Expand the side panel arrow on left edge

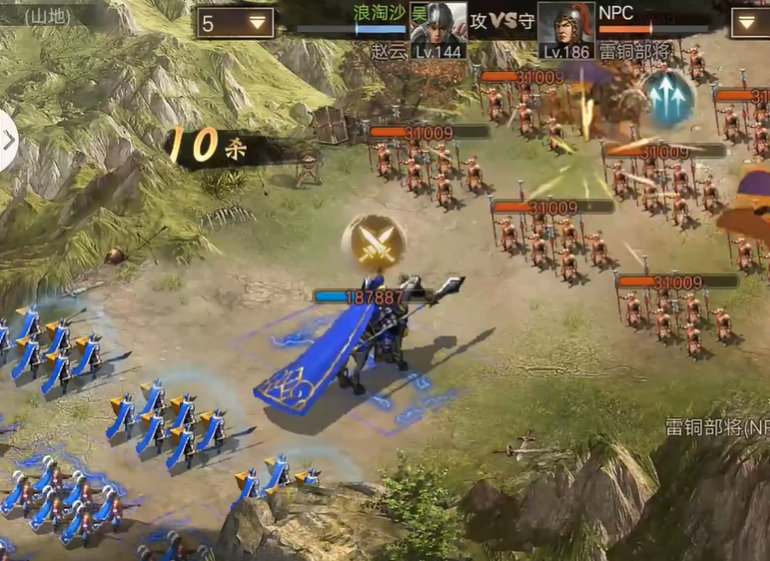point(8,141)
